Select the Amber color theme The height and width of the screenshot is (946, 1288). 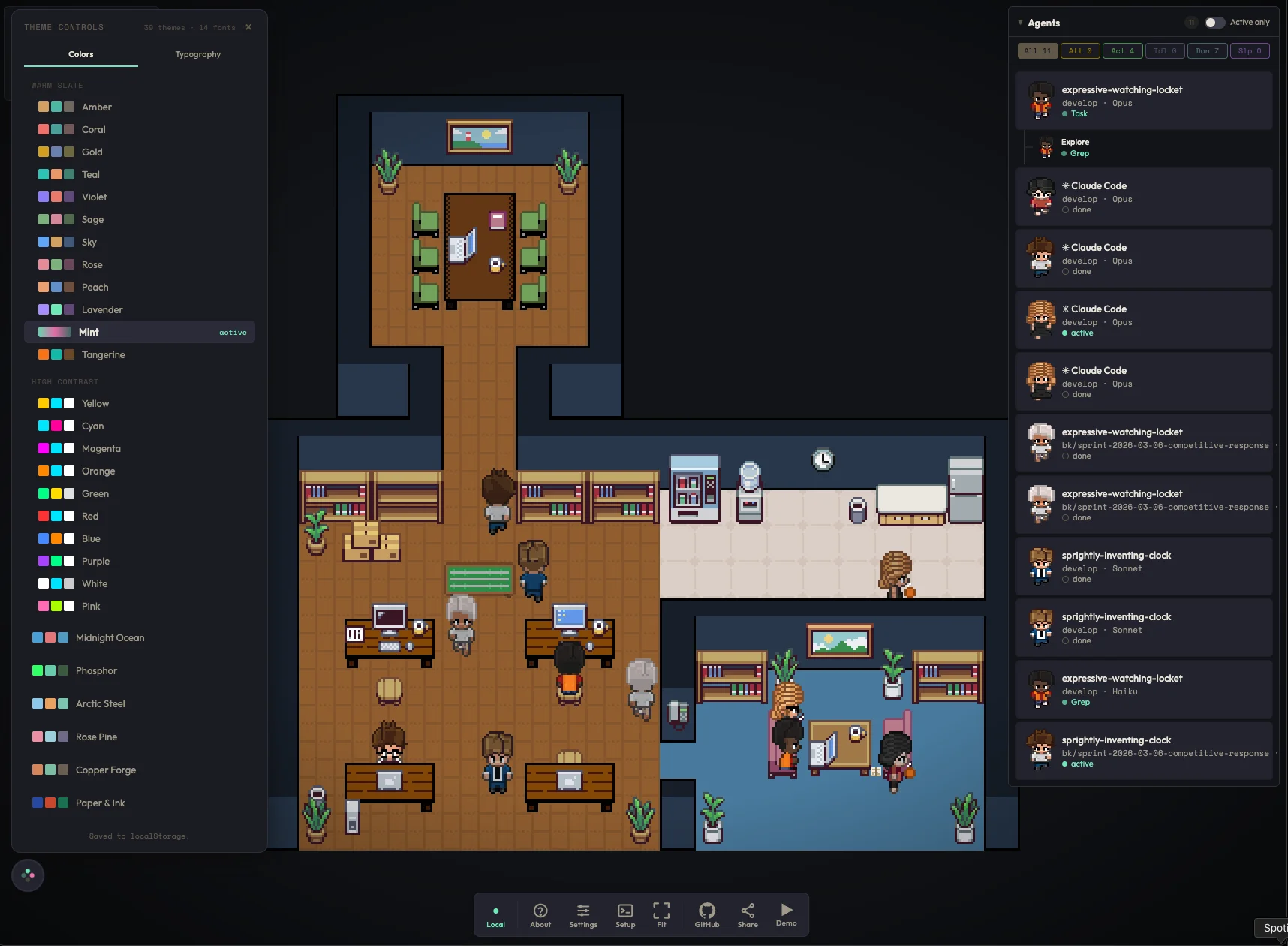coord(96,107)
